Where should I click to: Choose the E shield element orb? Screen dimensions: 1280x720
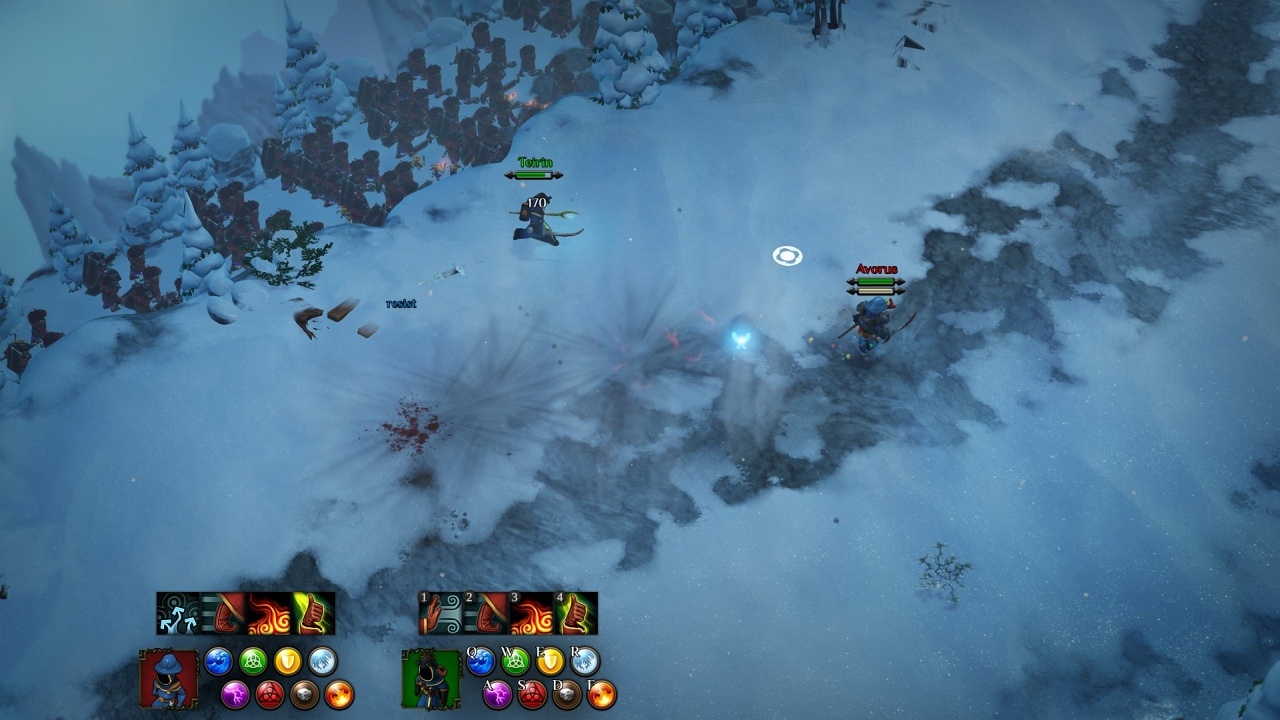pyautogui.click(x=550, y=661)
